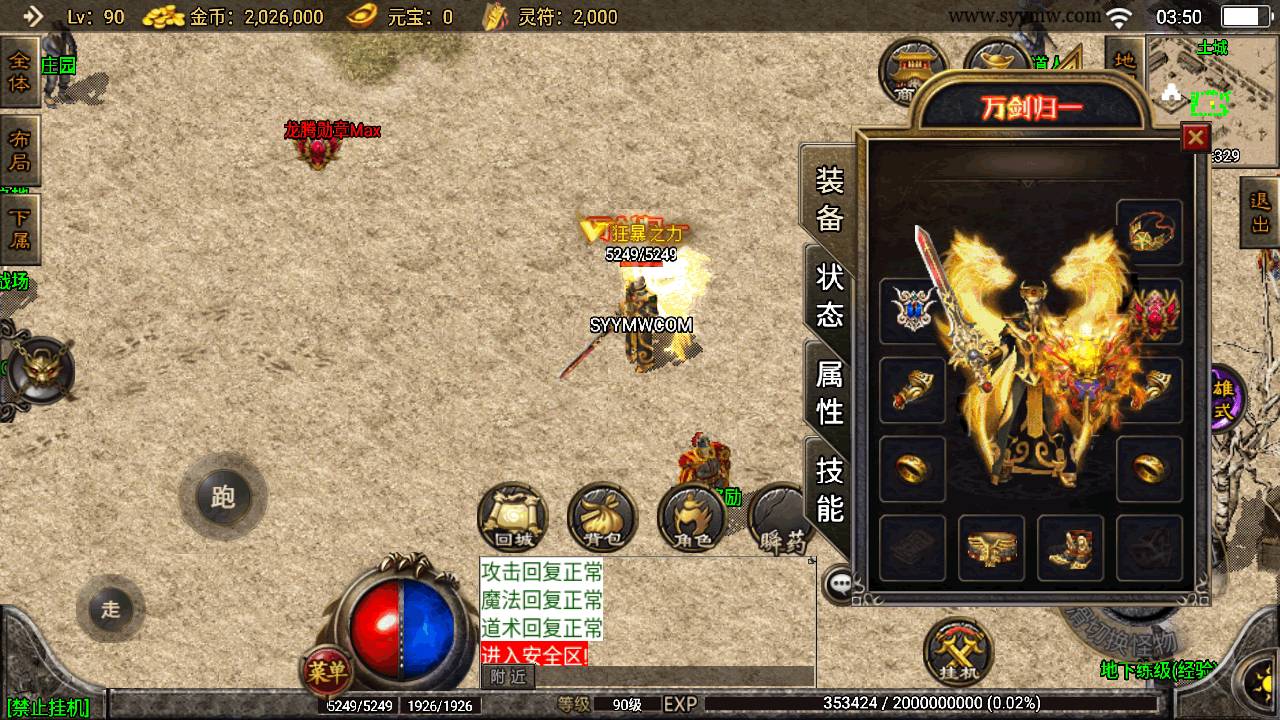Screen dimensions: 1280x720
Task: Close the 万剑归一 equipment panel
Action: coord(1195,137)
